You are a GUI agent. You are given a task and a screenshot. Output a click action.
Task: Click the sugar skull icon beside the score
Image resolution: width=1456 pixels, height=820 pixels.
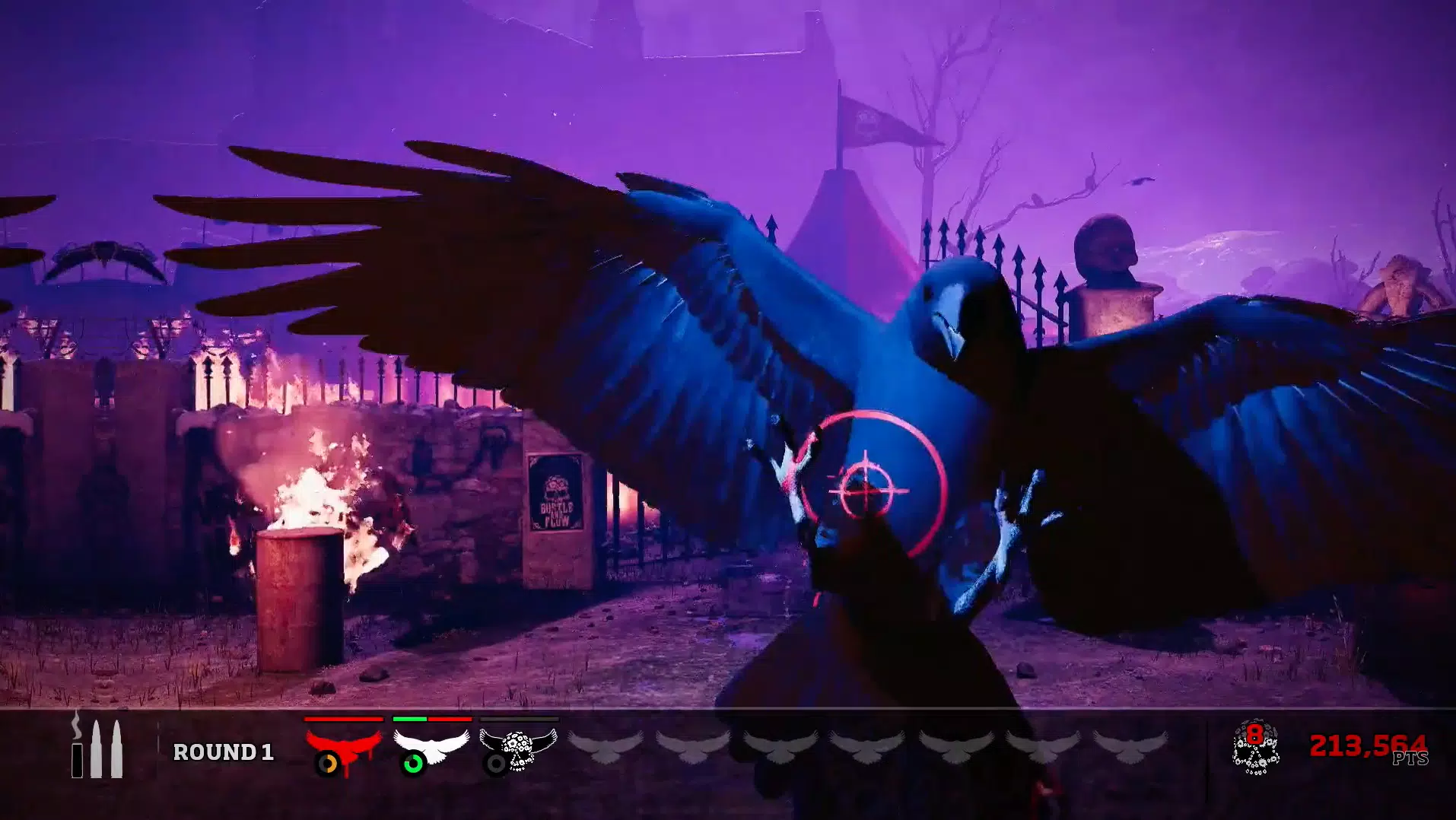1255,748
